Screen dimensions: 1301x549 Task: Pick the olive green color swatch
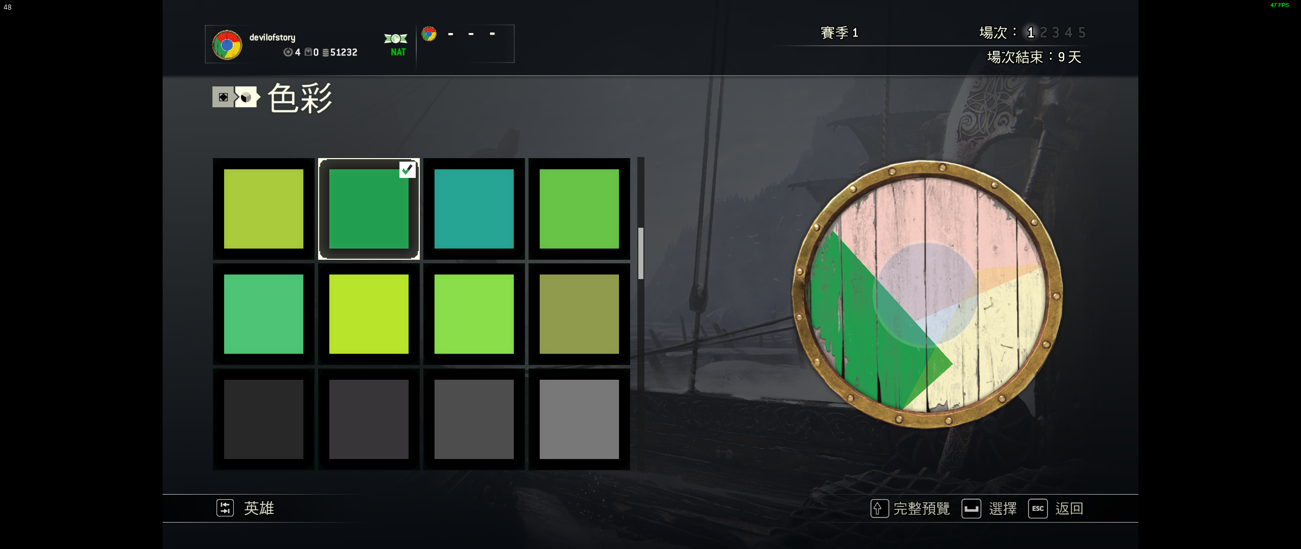[578, 314]
